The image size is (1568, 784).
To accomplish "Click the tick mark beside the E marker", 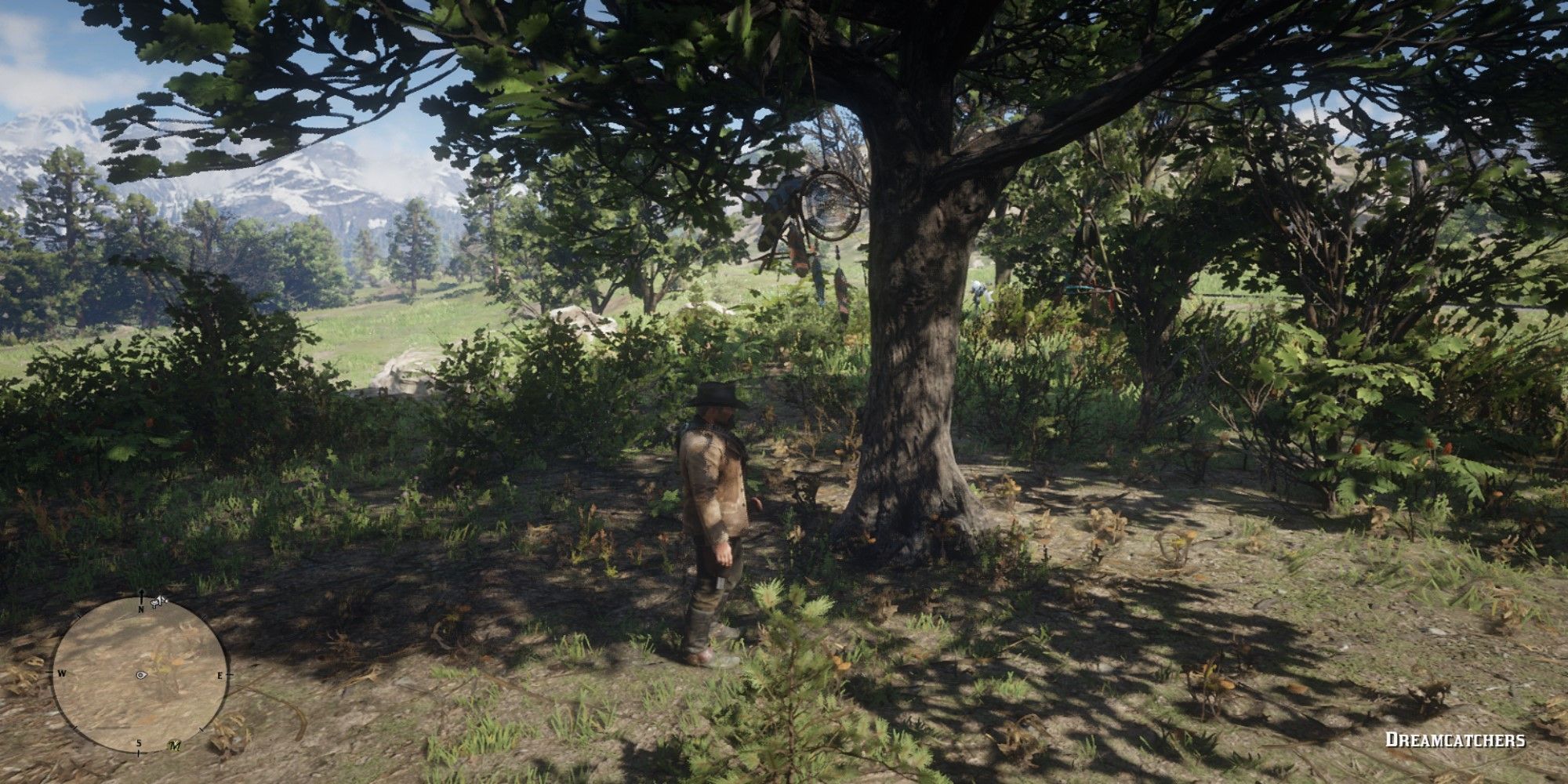I will tap(230, 674).
